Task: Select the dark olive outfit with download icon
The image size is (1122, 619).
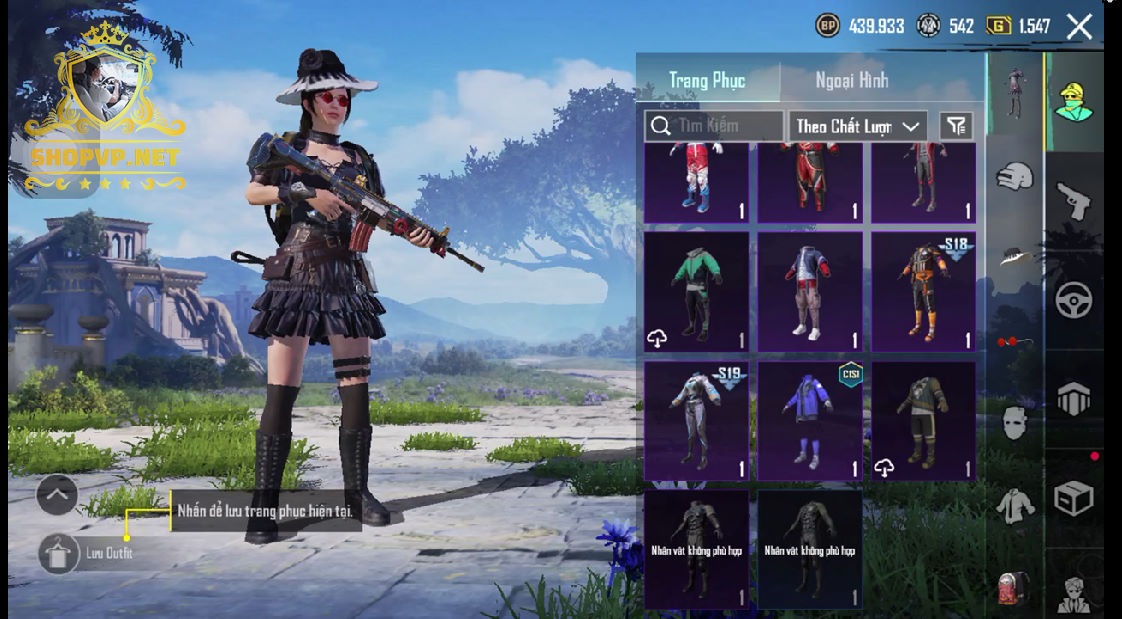Action: click(x=923, y=420)
